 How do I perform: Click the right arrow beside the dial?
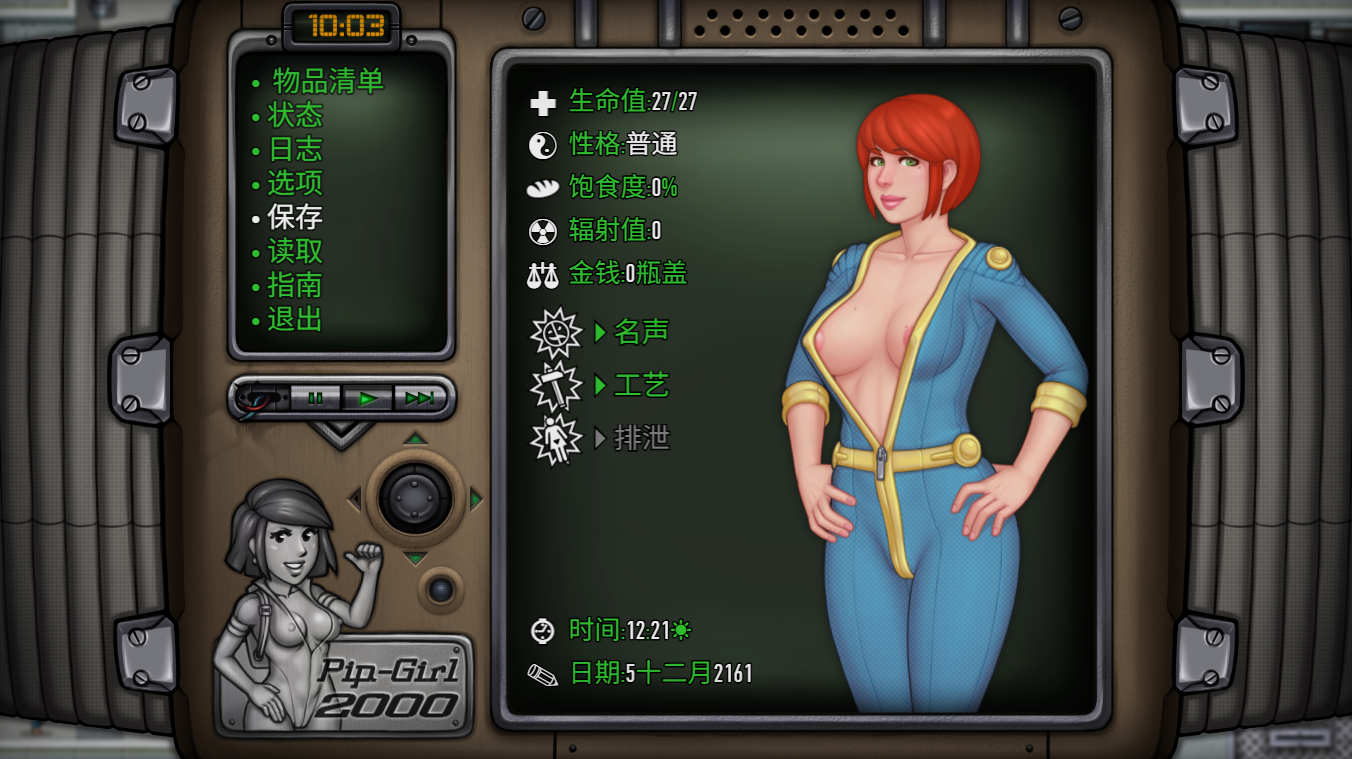coord(476,498)
